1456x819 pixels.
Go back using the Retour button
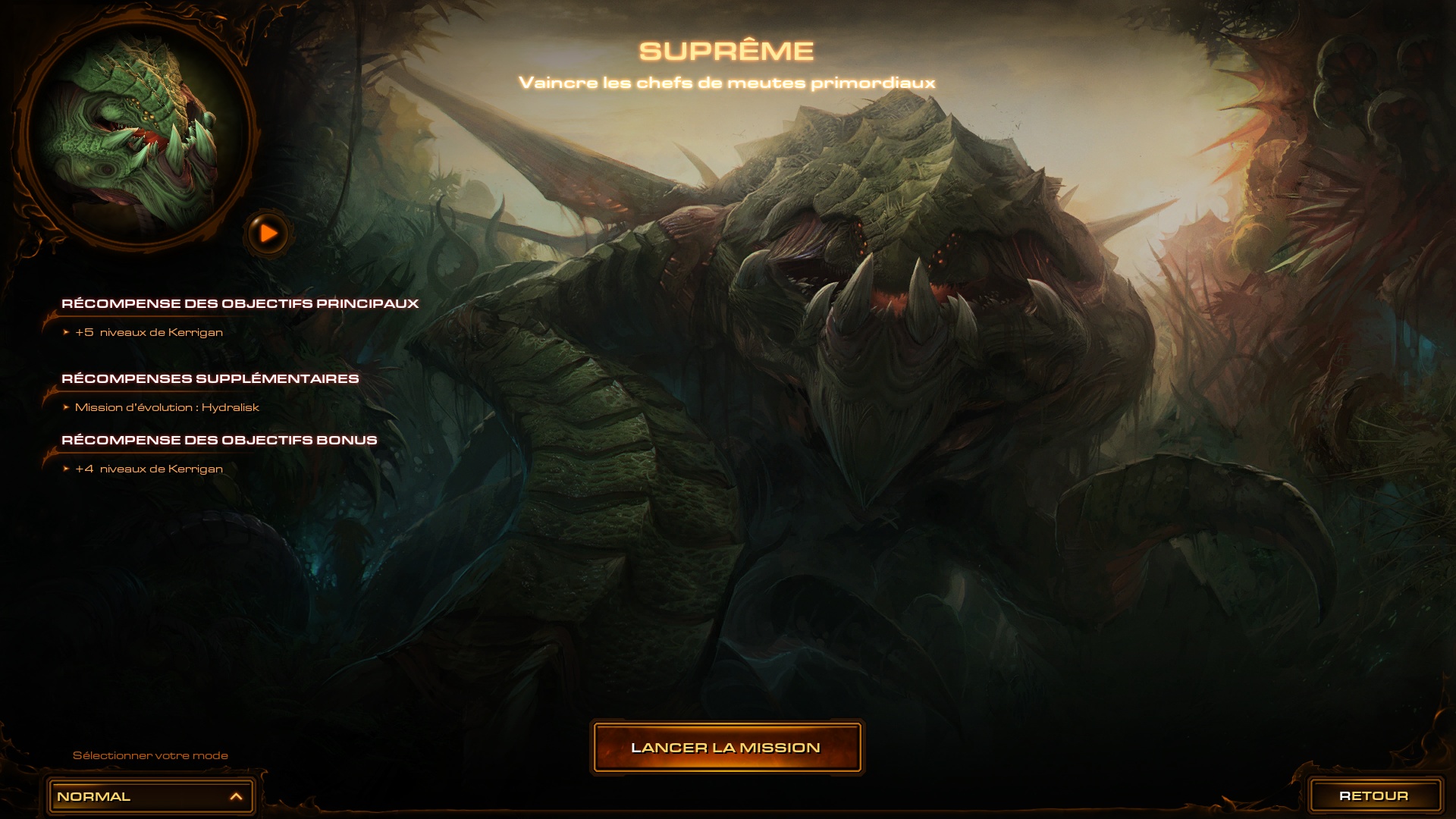(1373, 795)
